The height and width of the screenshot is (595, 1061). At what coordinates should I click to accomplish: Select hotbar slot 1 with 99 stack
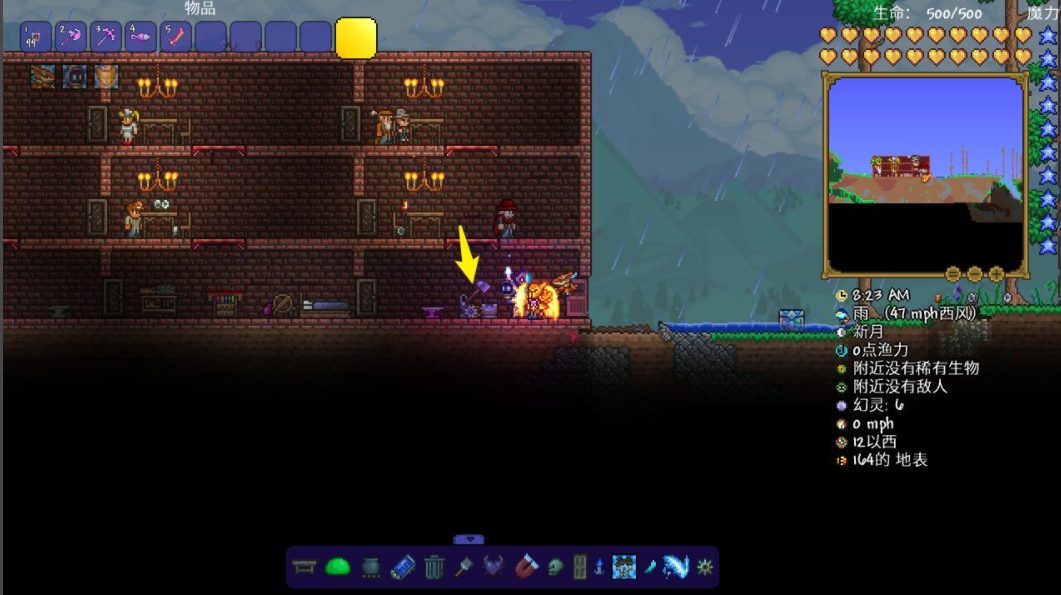36,38
